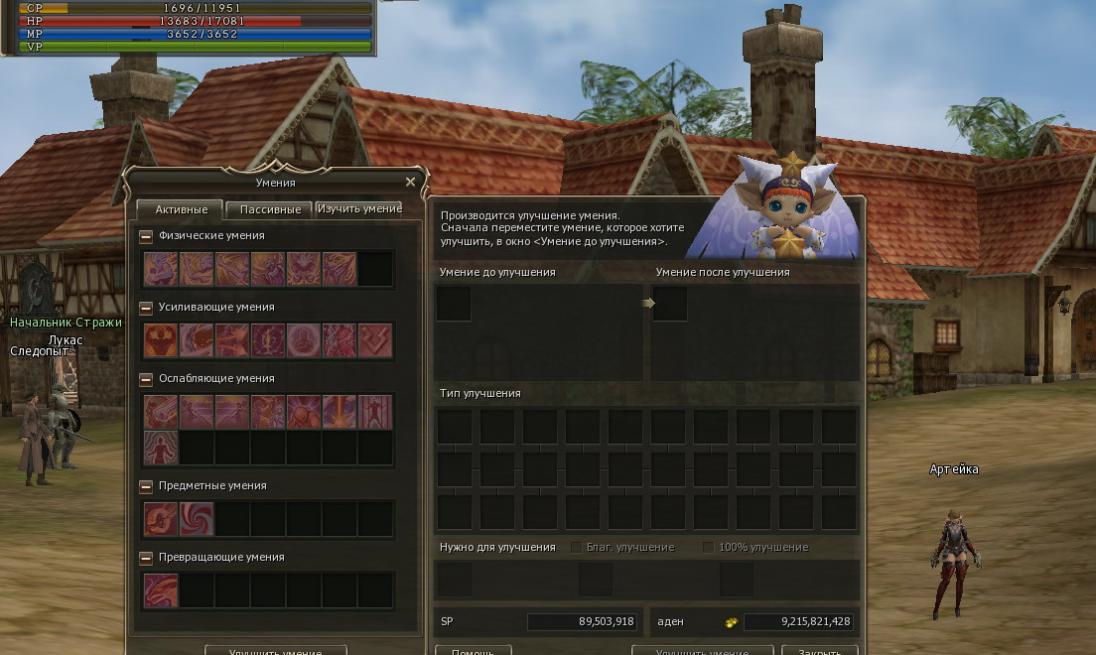Tick the Благ. улучшение checkbox
Screen dimensions: 1096x655
point(576,547)
